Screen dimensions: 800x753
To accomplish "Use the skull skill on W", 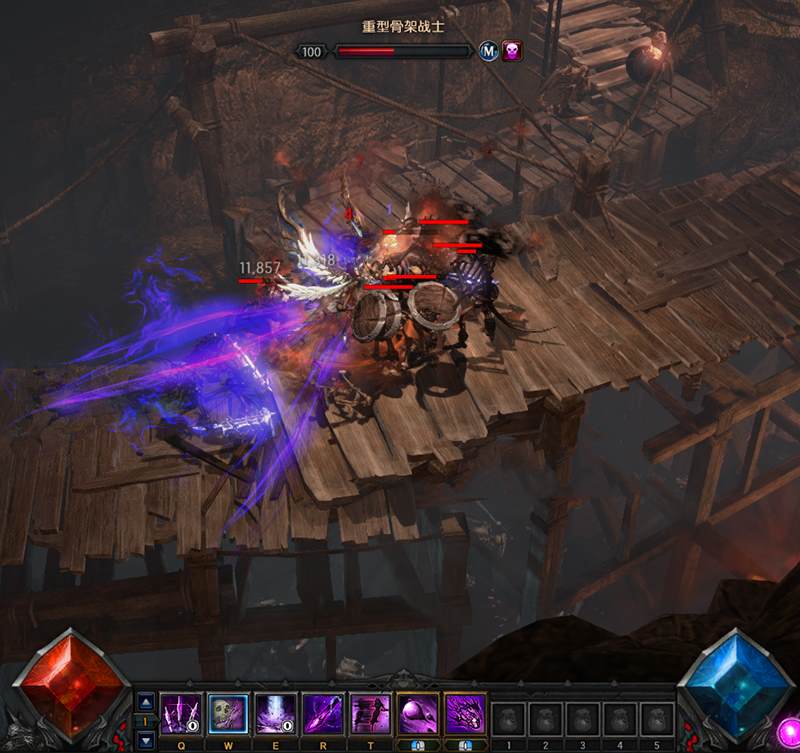I will click(228, 713).
